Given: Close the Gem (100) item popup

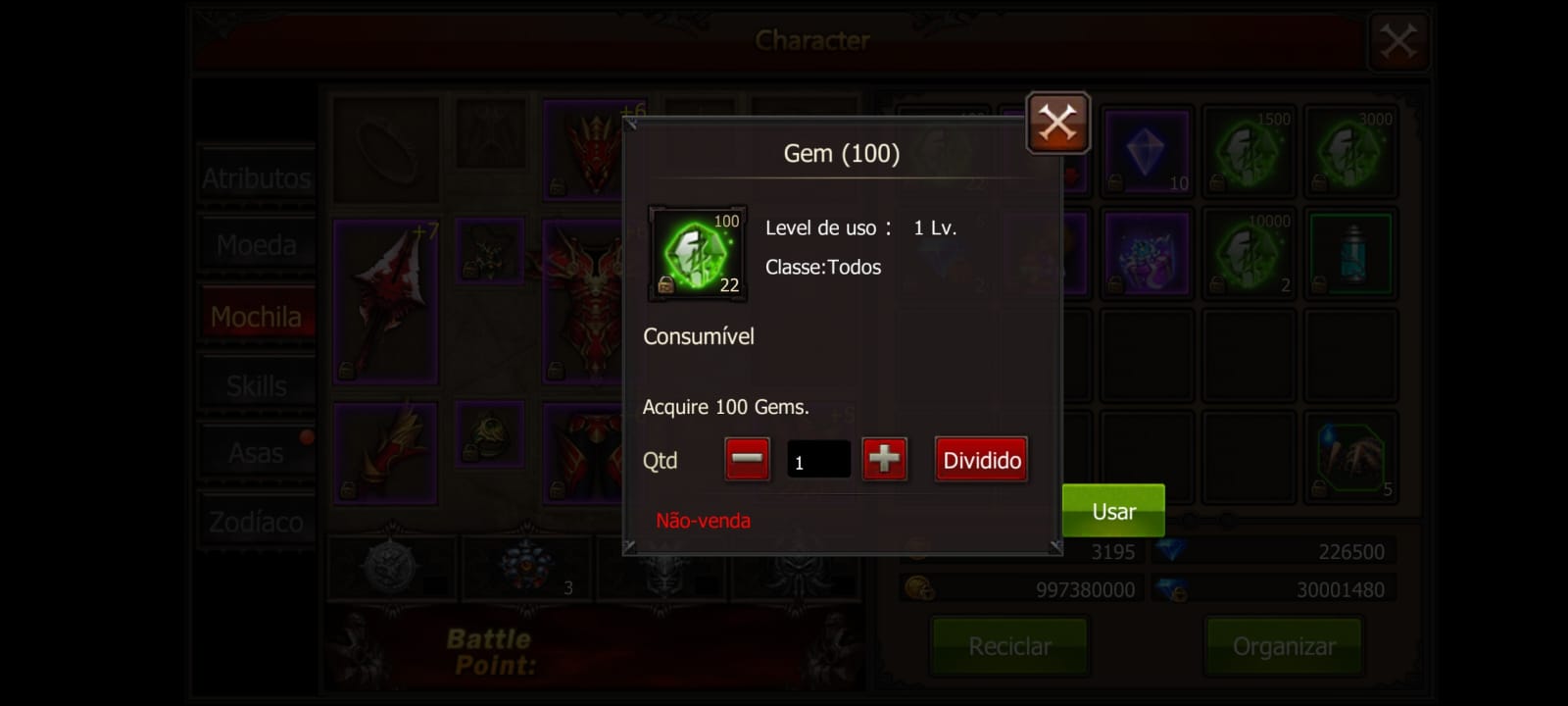Looking at the screenshot, I should point(1057,123).
